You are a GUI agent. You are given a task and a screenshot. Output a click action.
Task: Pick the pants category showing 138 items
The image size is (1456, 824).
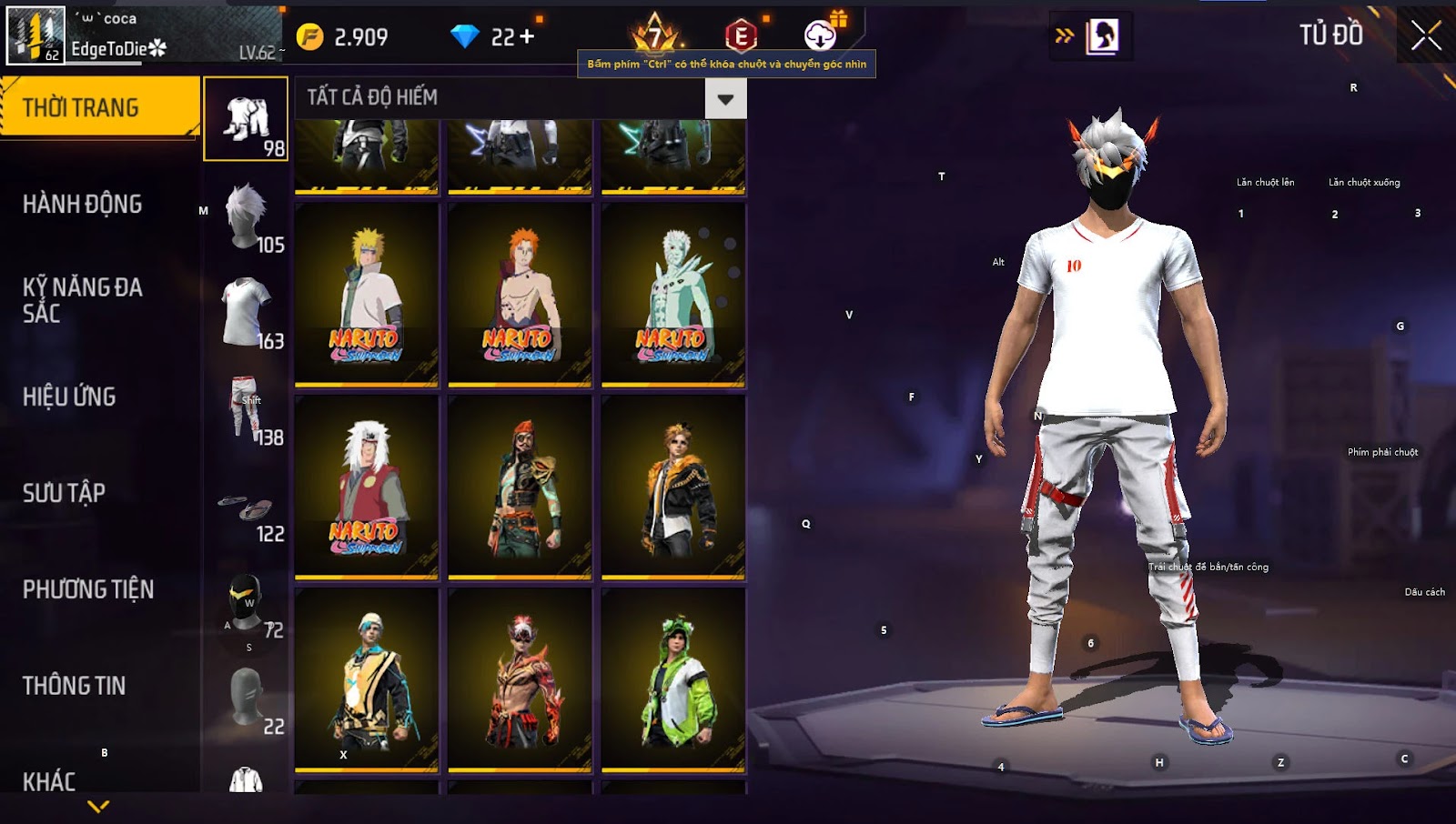pos(248,409)
